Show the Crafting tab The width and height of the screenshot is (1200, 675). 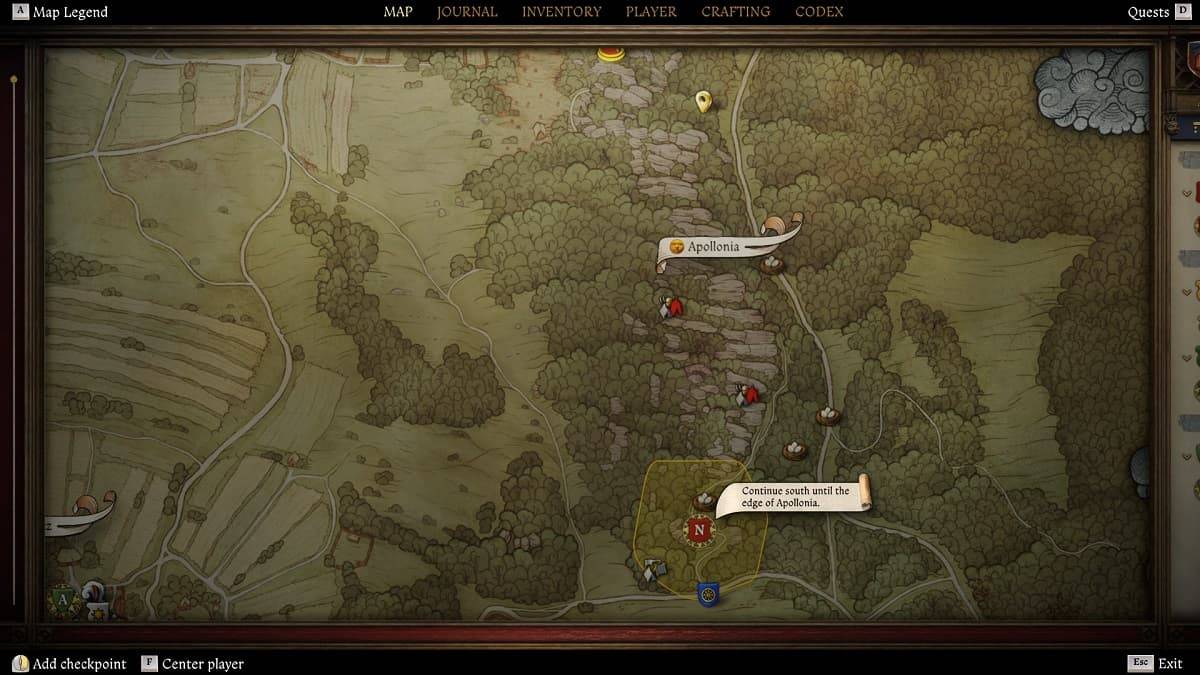[x=735, y=12]
